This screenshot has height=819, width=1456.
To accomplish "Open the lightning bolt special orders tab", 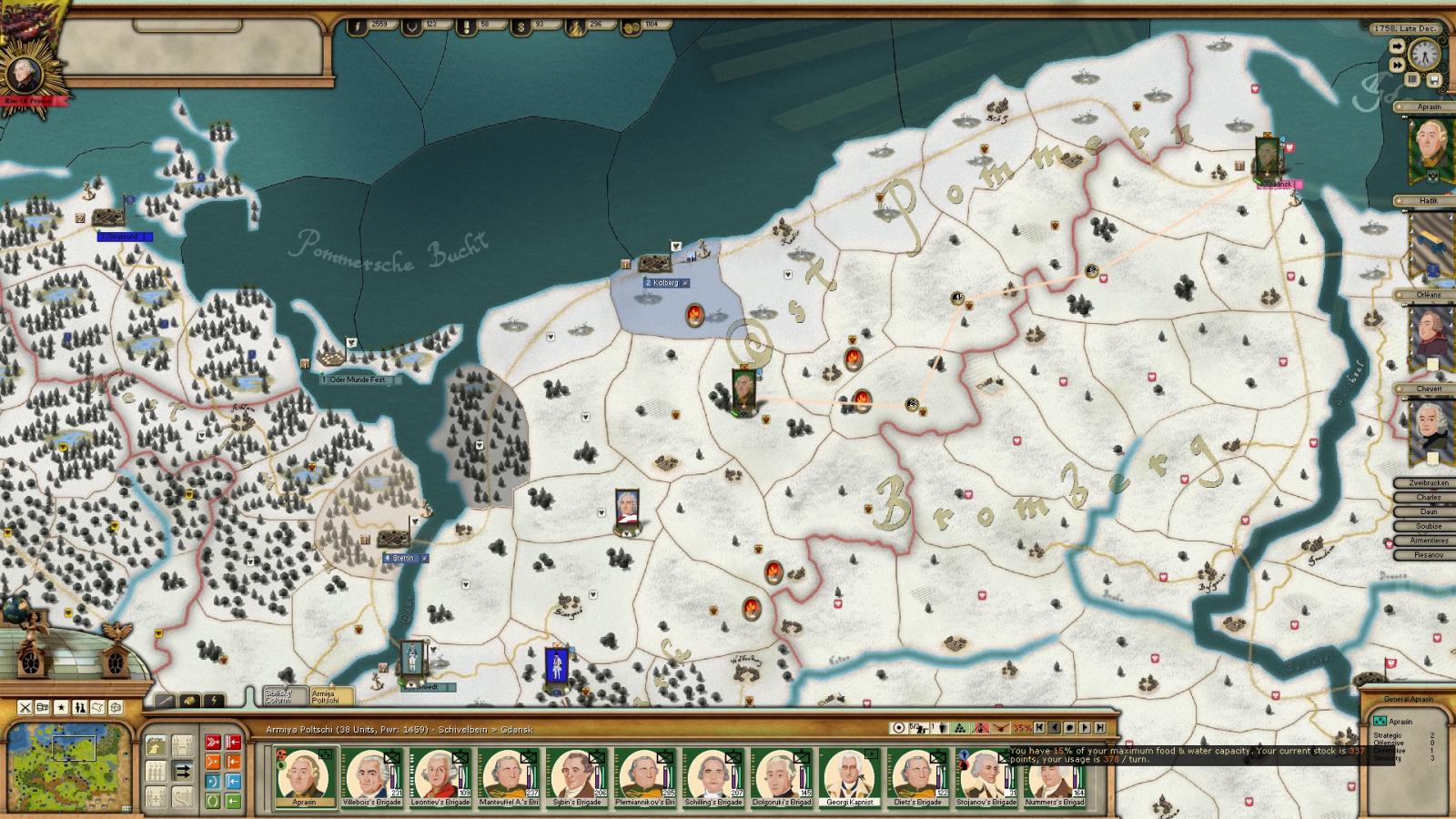I will pos(213,701).
